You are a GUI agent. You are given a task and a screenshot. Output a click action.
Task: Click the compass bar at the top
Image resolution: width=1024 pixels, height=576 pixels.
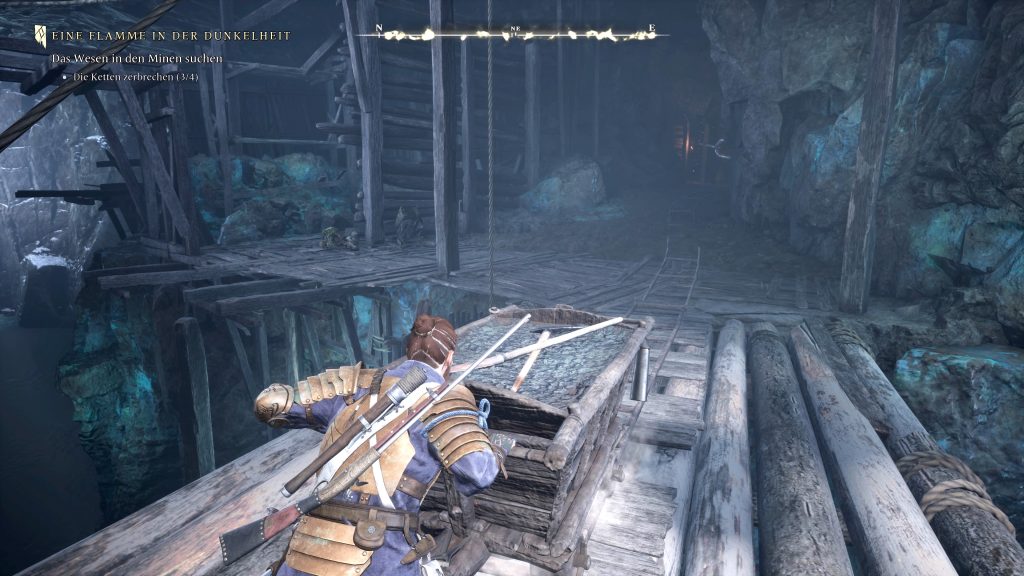[515, 33]
